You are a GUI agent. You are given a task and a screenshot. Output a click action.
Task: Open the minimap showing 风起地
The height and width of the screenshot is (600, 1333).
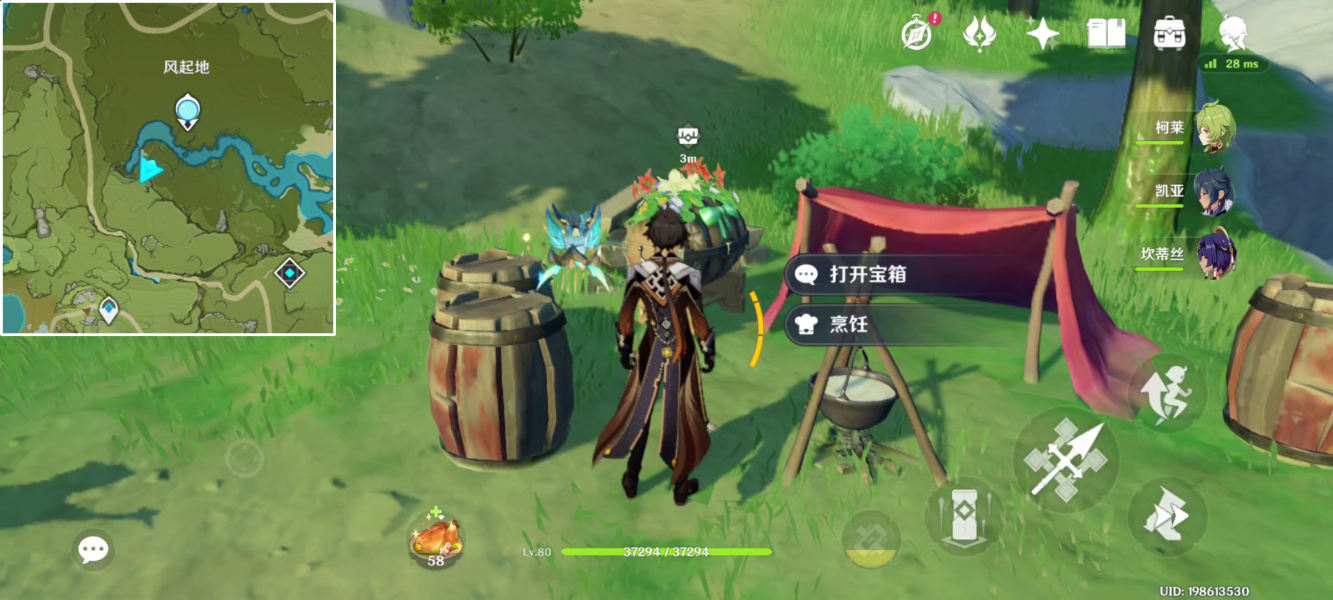(x=168, y=168)
